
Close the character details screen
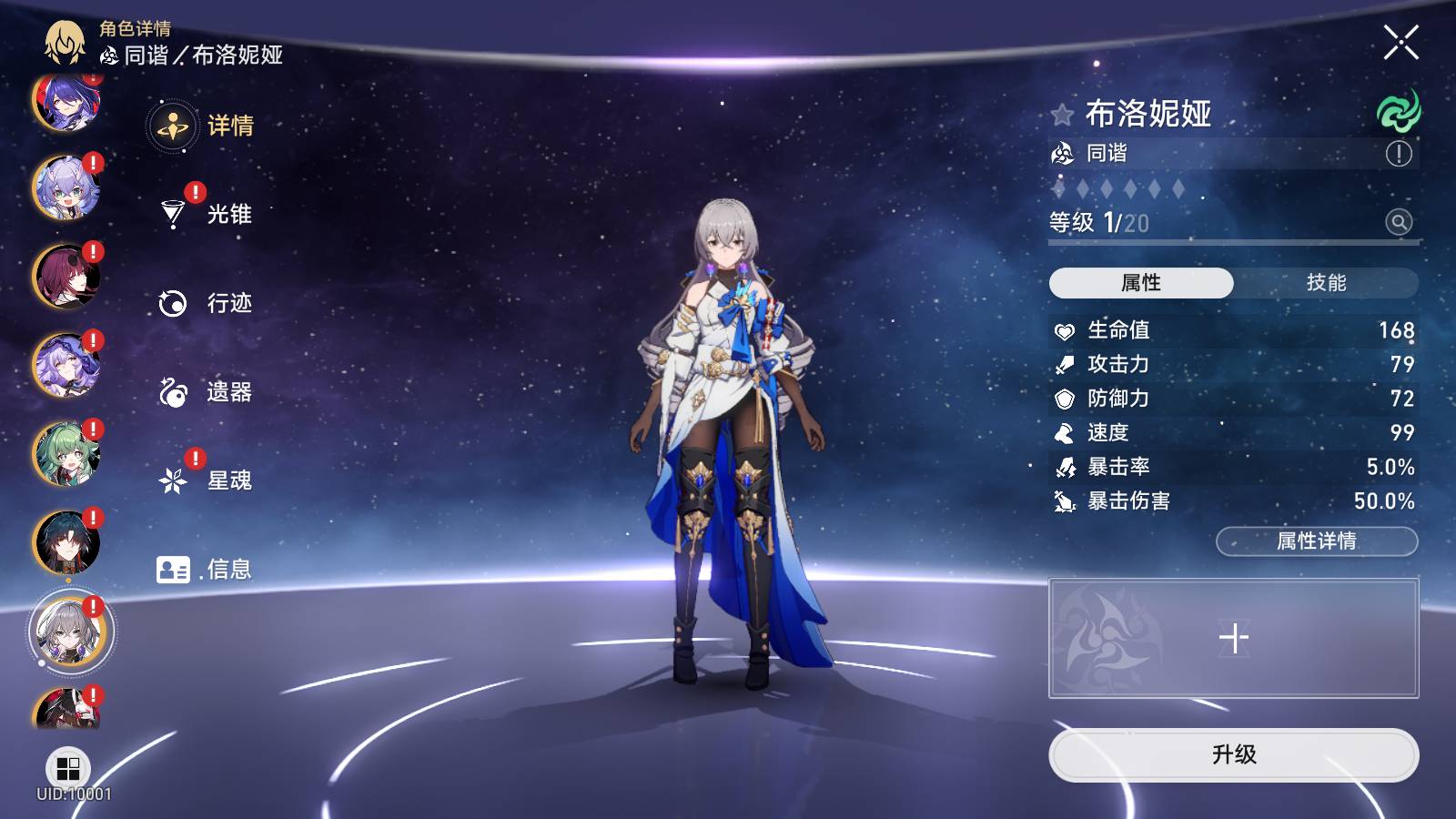coord(1400,42)
